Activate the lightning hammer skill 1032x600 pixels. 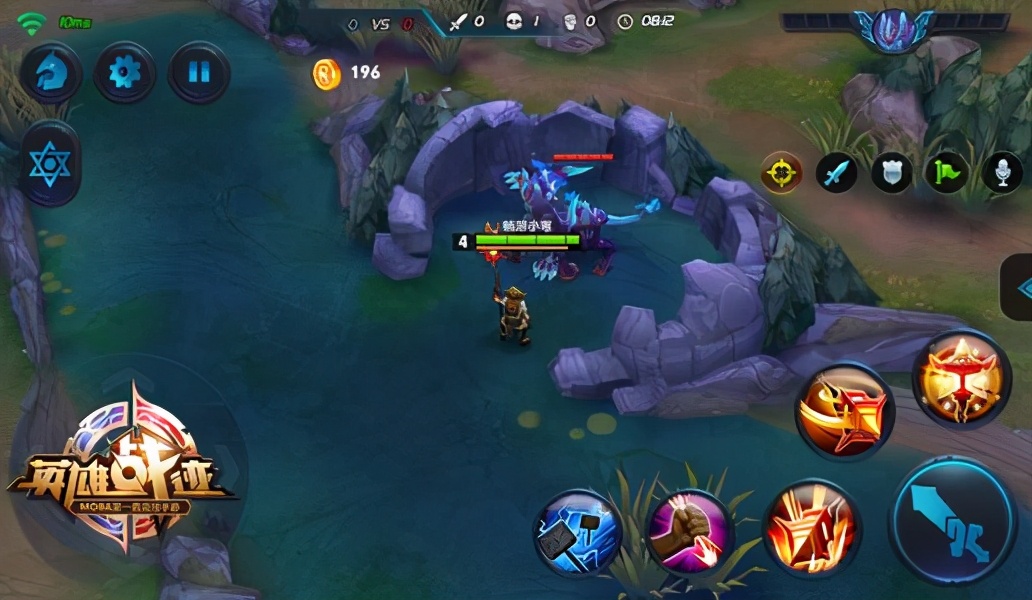pyautogui.click(x=577, y=533)
